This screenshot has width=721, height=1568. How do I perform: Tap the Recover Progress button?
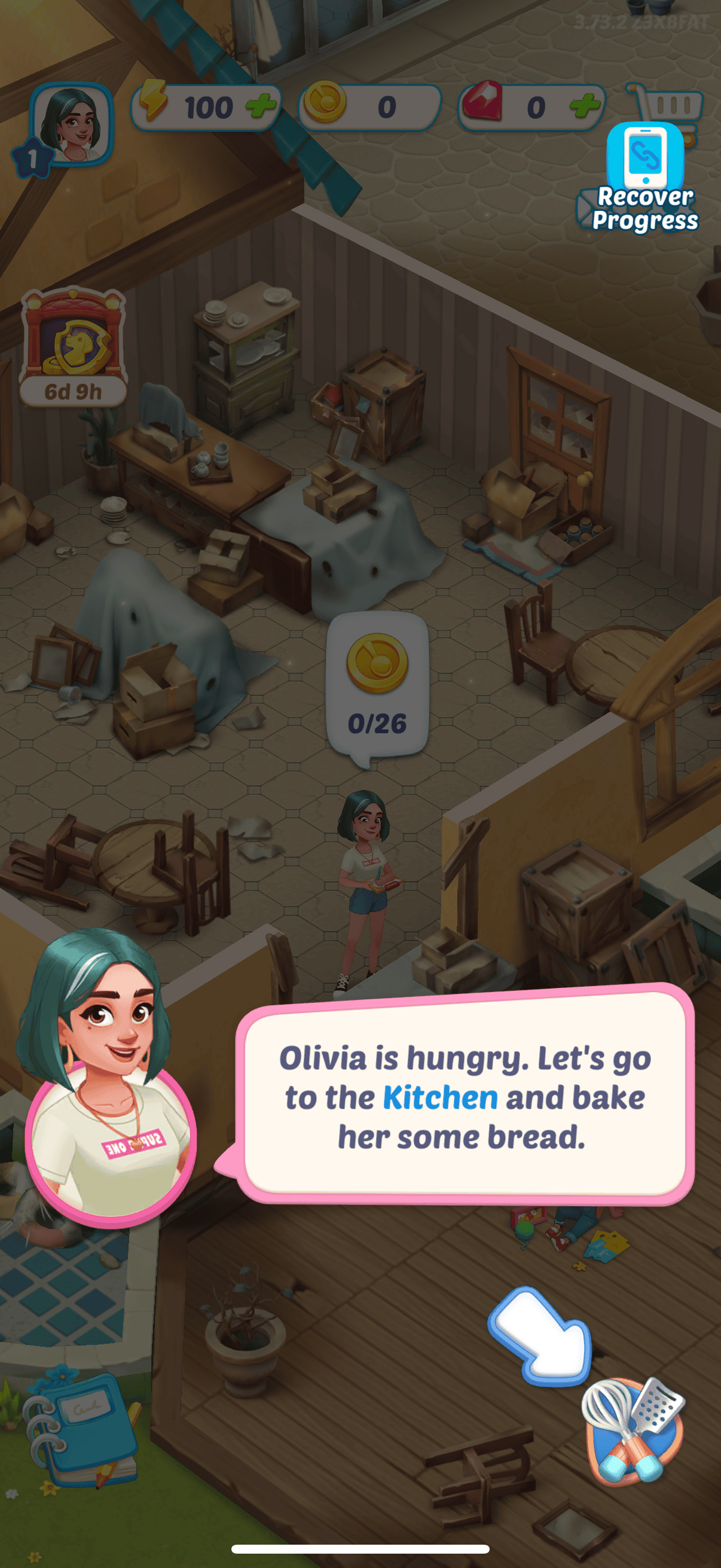pyautogui.click(x=645, y=178)
